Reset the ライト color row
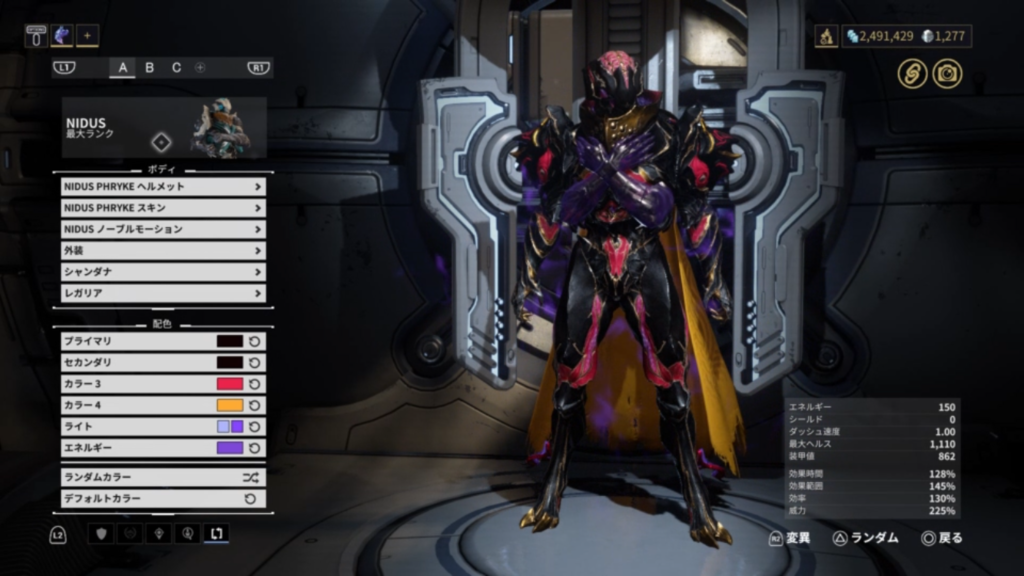This screenshot has height=576, width=1024. coord(255,427)
